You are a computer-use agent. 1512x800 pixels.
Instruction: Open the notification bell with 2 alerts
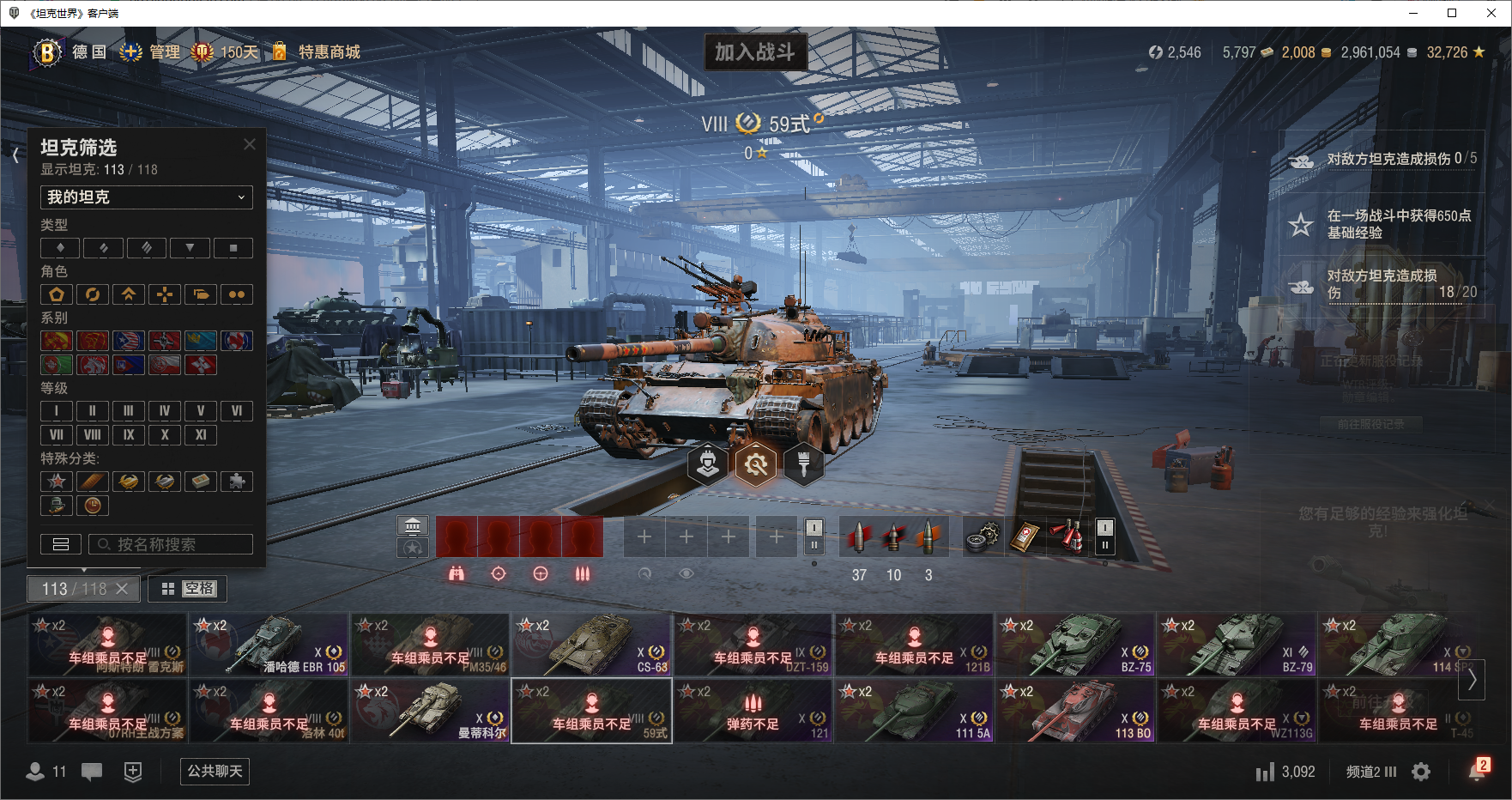pyautogui.click(x=1477, y=771)
